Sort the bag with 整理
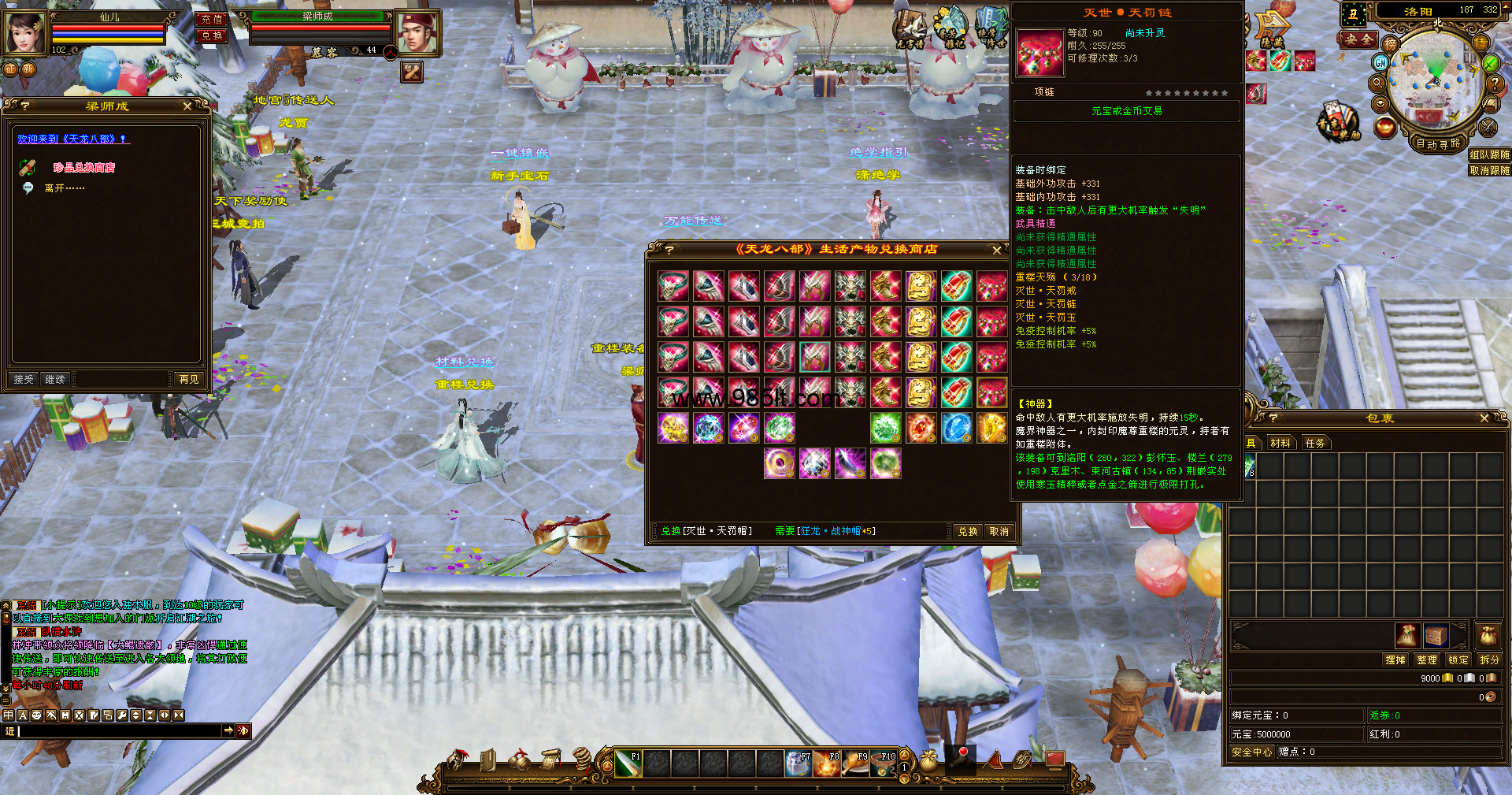1512x795 pixels. click(1426, 660)
